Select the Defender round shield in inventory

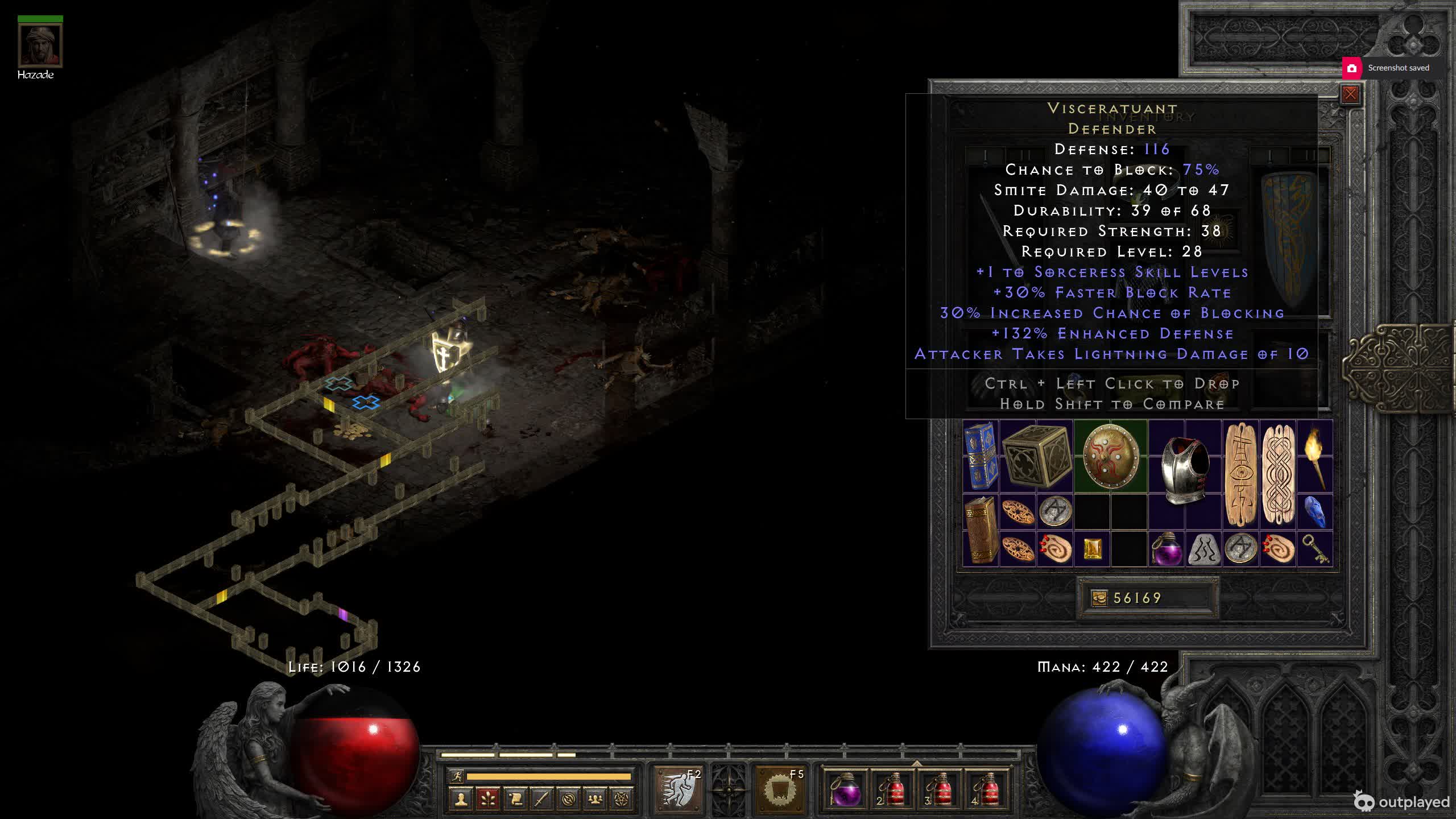click(1110, 456)
